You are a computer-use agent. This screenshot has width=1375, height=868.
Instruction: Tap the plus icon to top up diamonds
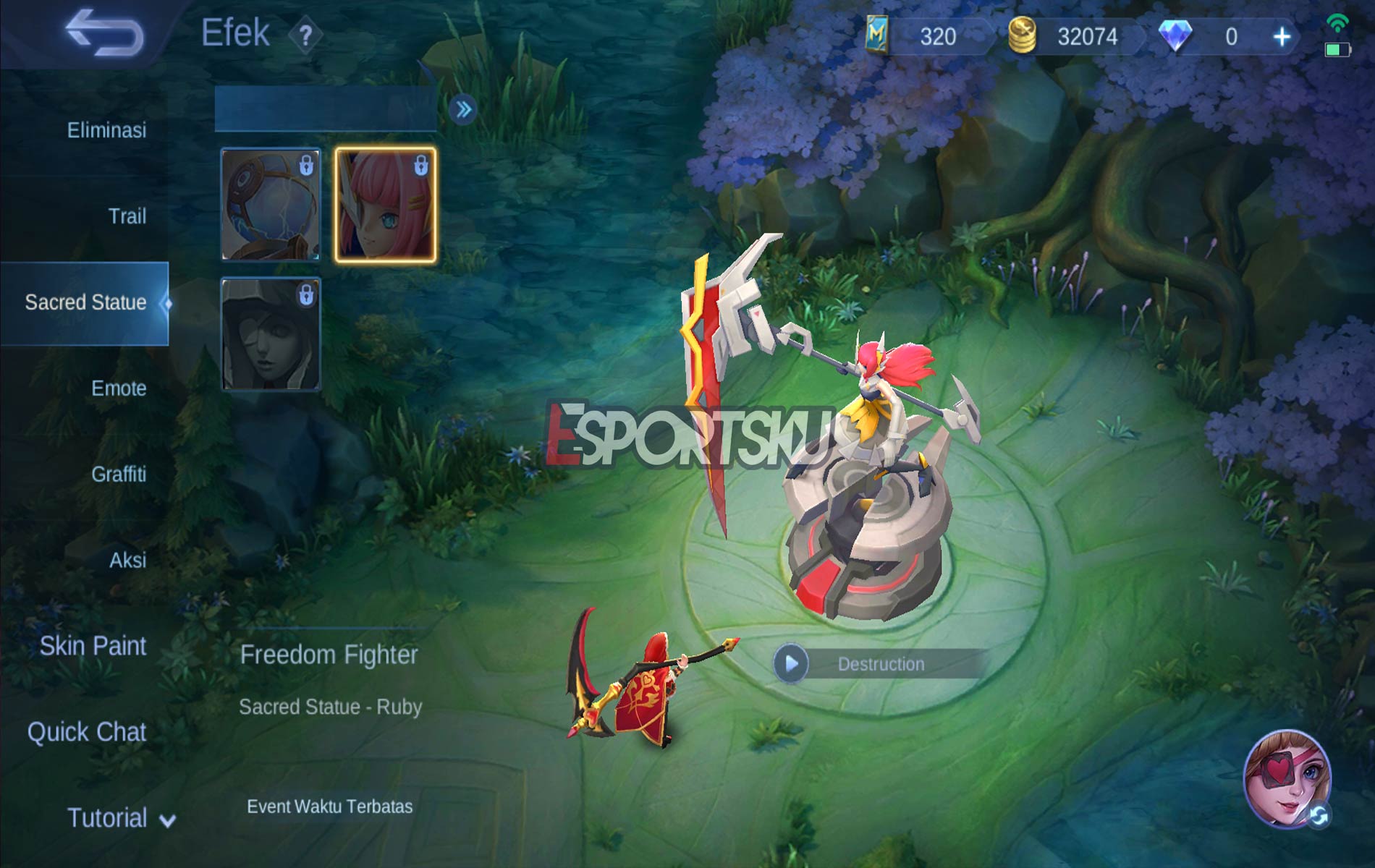1282,34
